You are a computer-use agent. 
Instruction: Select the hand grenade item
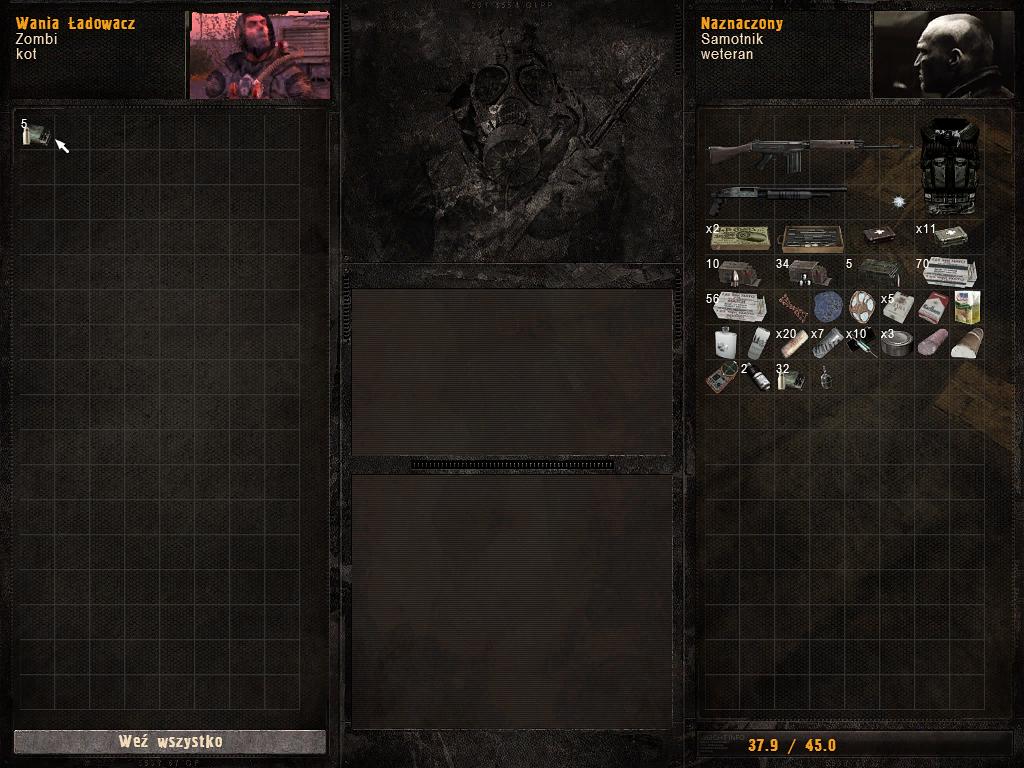[827, 378]
